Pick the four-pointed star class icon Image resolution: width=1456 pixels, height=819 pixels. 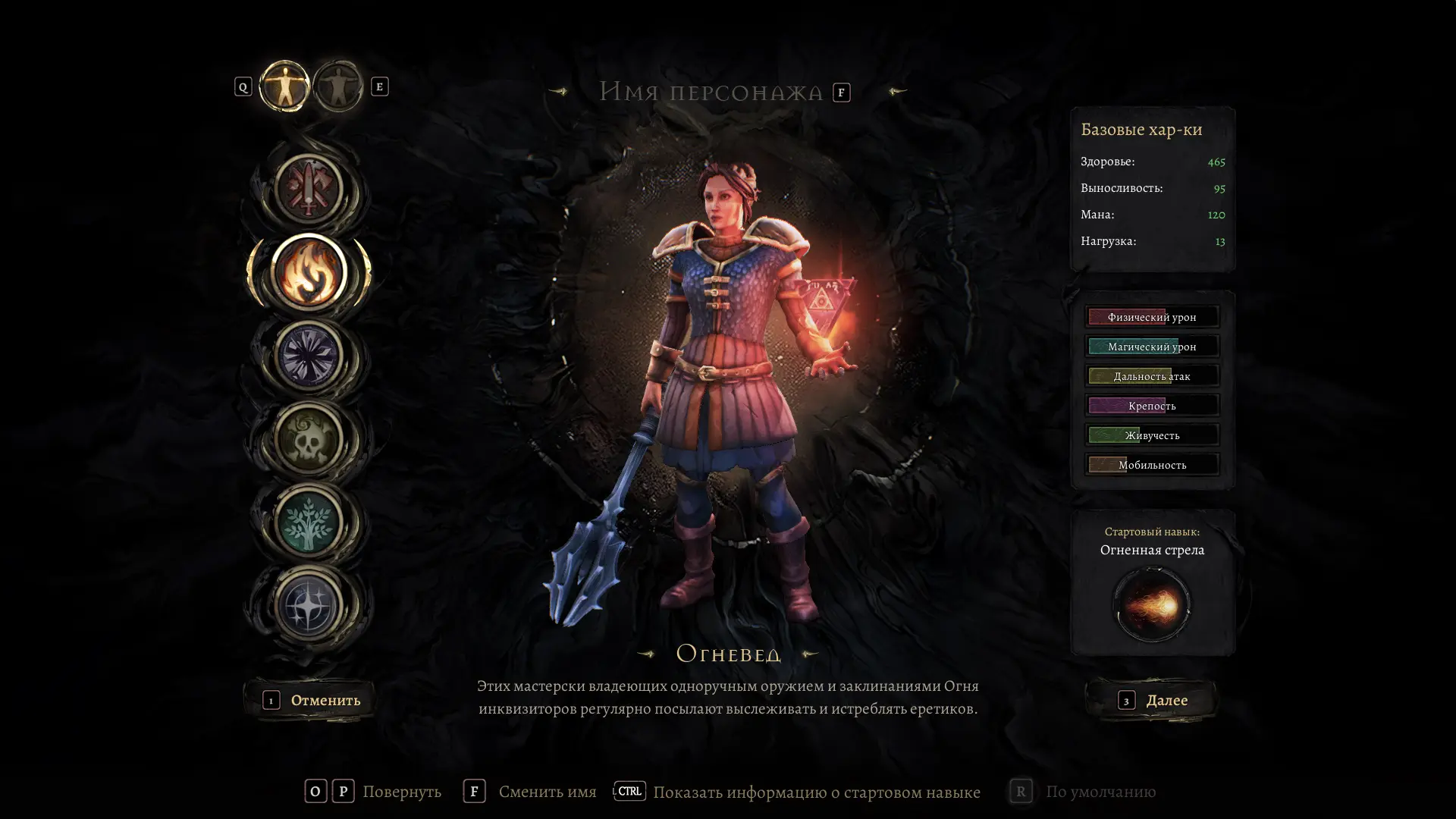coord(309,605)
